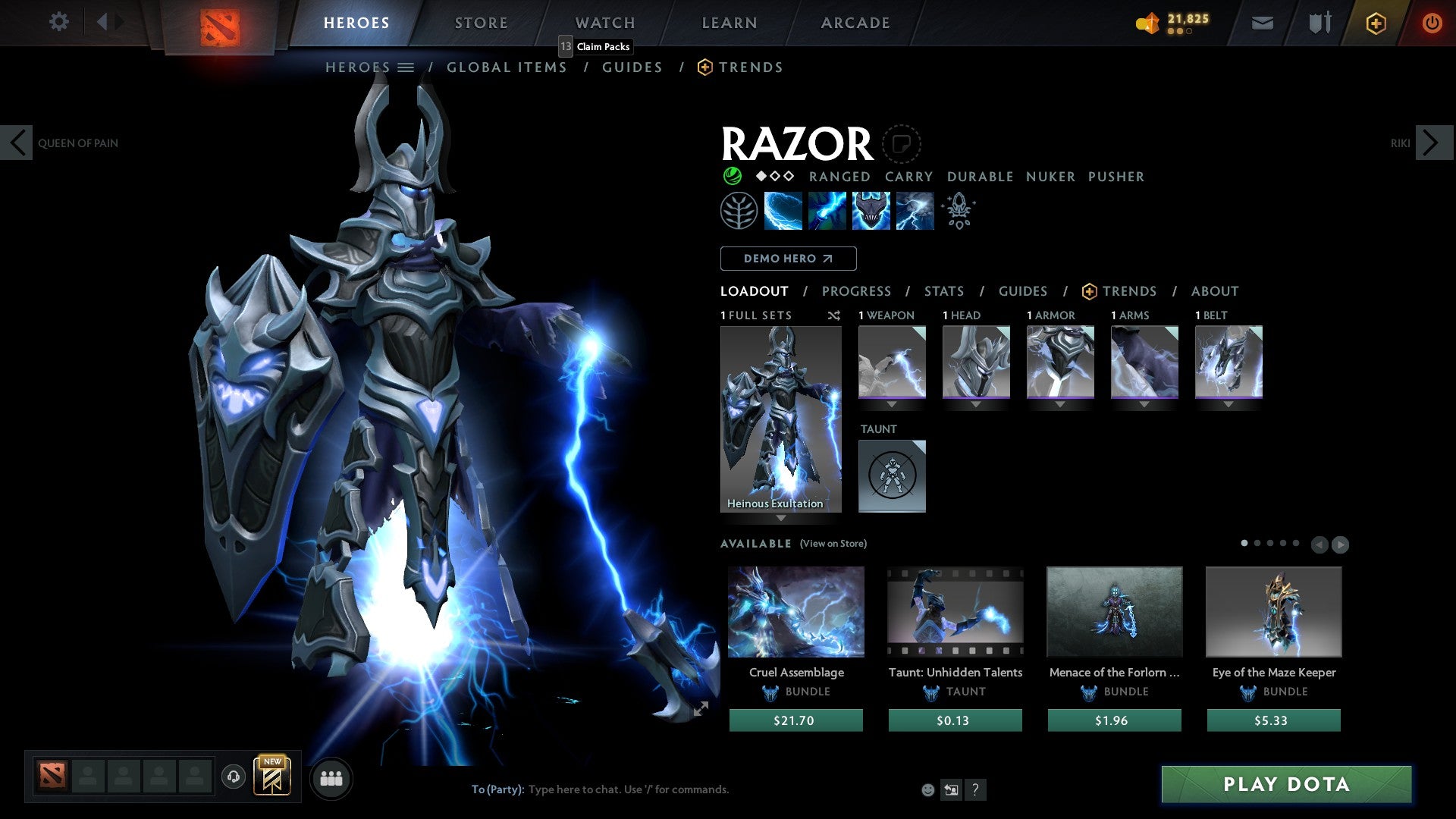The height and width of the screenshot is (819, 1456).
Task: Click the emoticon smiley icon near chat
Action: (x=927, y=789)
